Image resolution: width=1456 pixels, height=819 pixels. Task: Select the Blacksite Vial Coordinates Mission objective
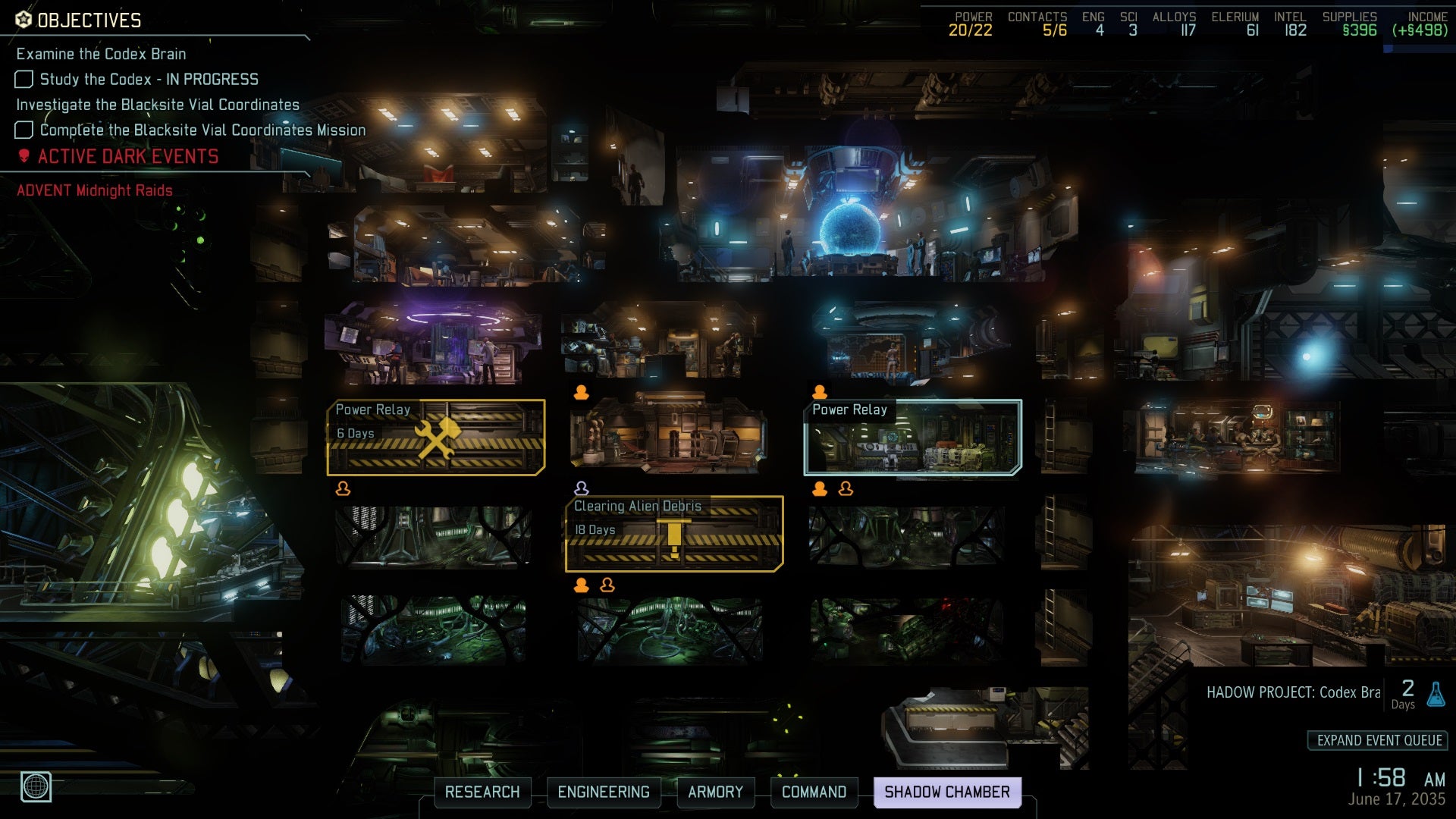[202, 130]
